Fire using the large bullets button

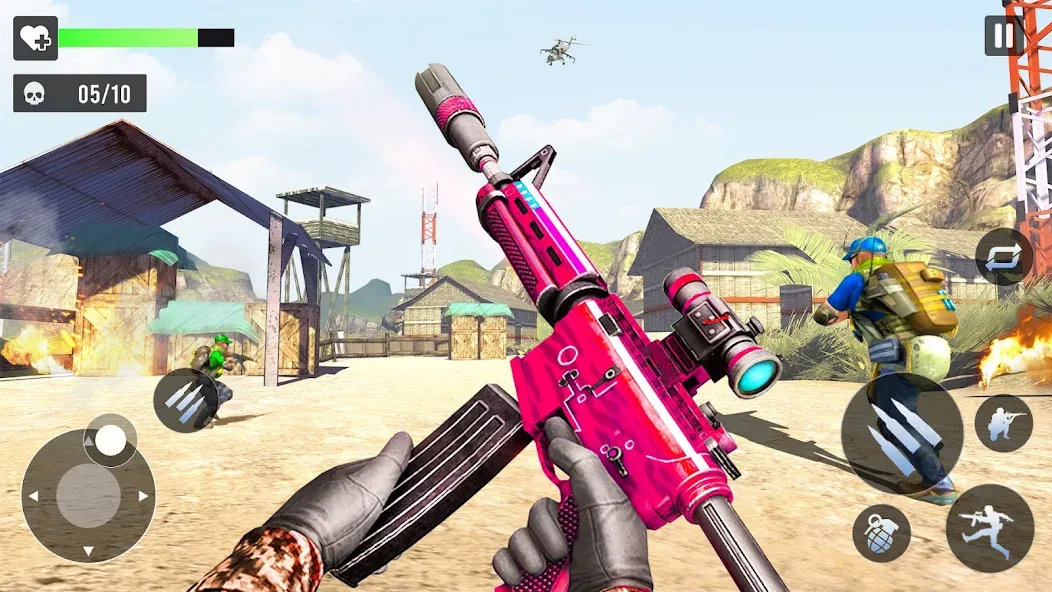click(x=901, y=432)
